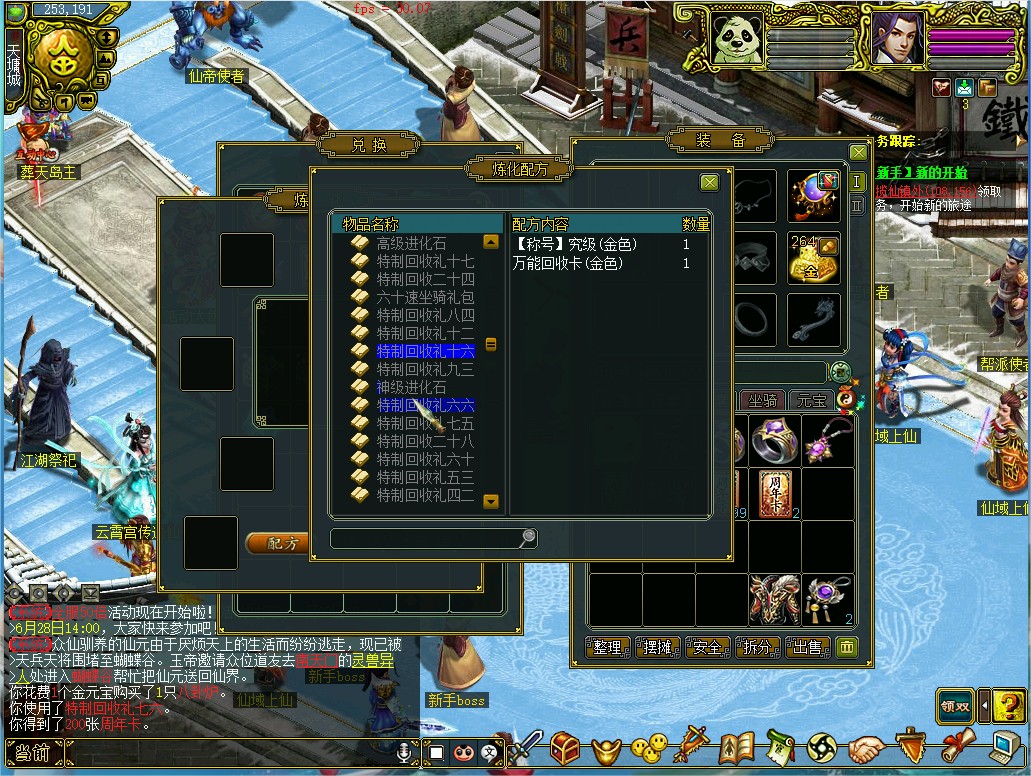This screenshot has width=1031, height=776.
Task: Switch to the 坐骑 bag tab
Action: [x=763, y=401]
